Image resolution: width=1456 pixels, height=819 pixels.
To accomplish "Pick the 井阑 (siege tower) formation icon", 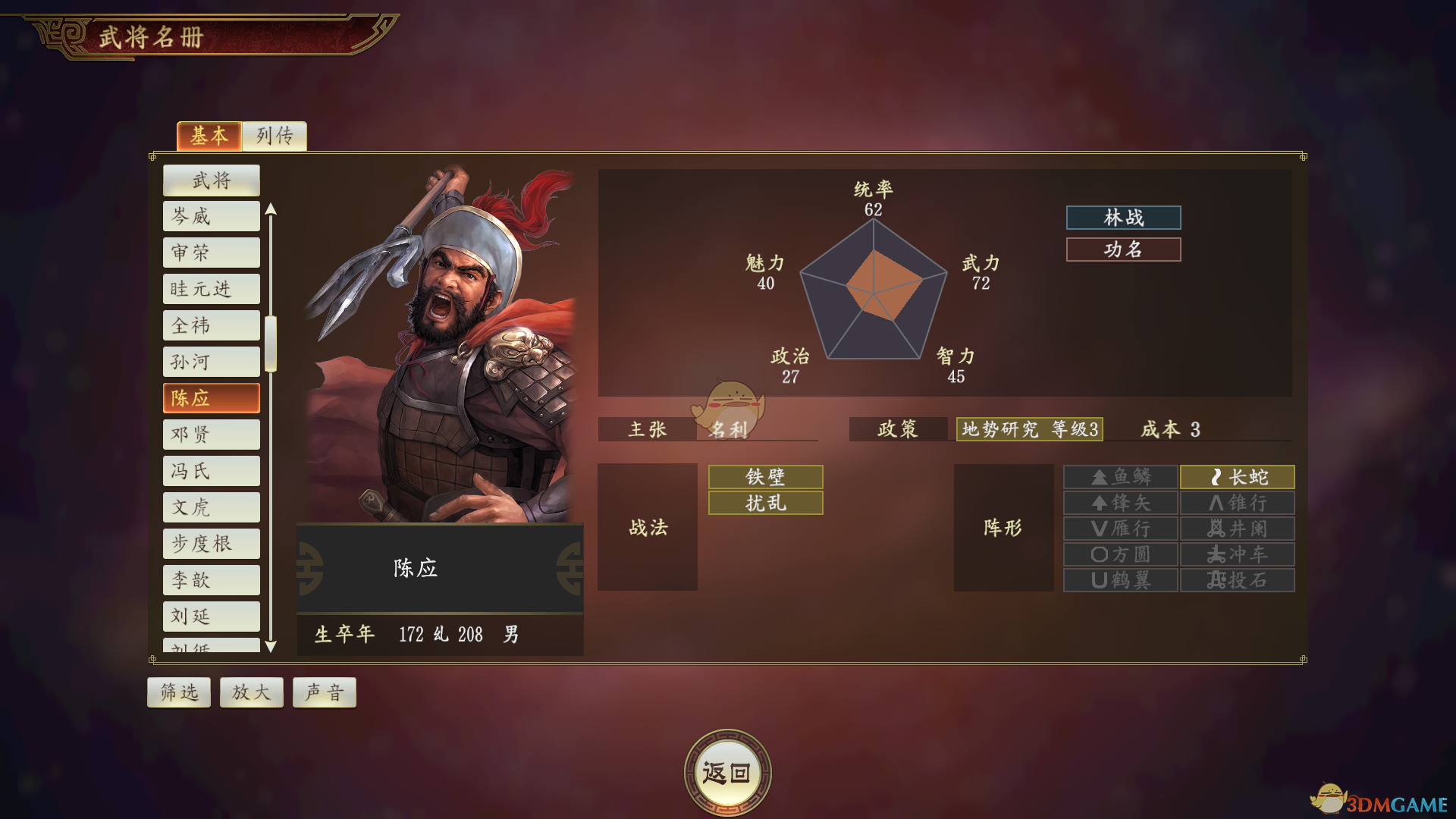I will [x=1236, y=529].
